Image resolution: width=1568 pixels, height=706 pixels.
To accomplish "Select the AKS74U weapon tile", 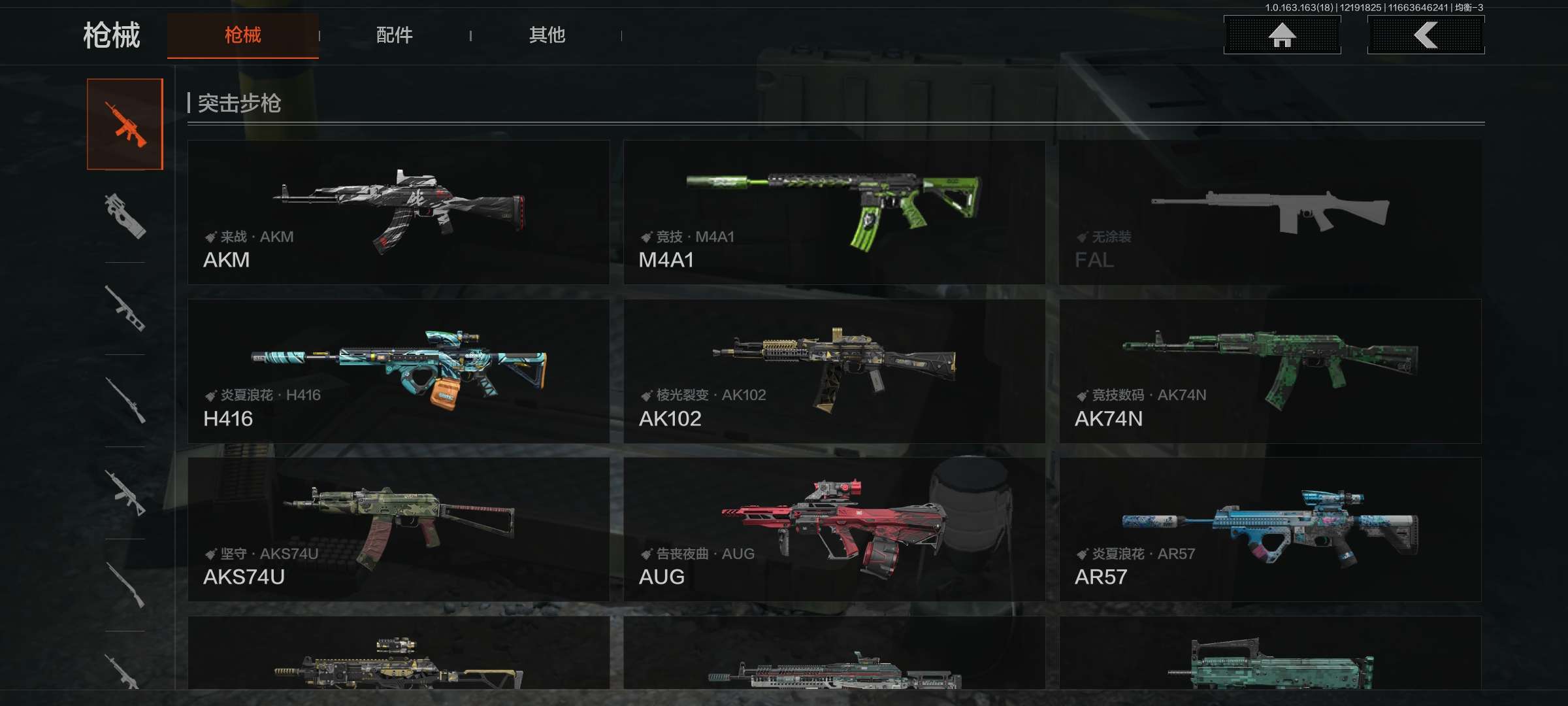I will pyautogui.click(x=398, y=529).
